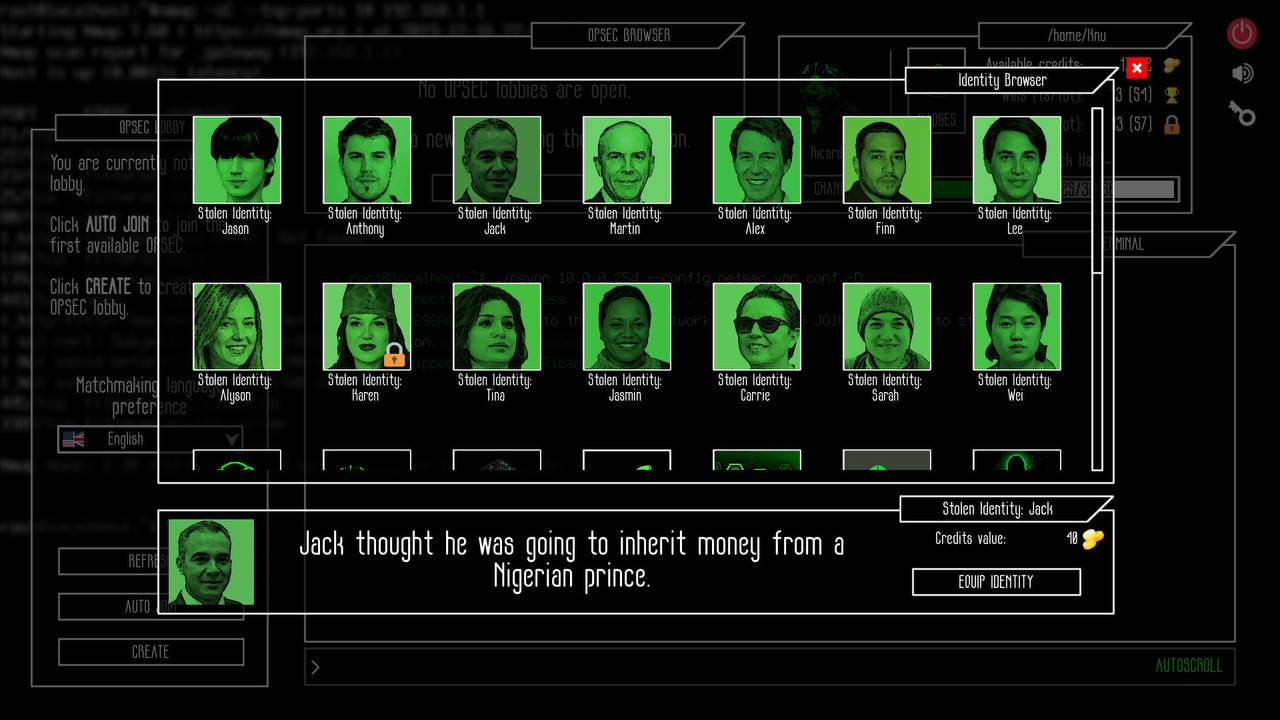Select the Lee stolen identity
This screenshot has width=1280, height=720.
1017,160
